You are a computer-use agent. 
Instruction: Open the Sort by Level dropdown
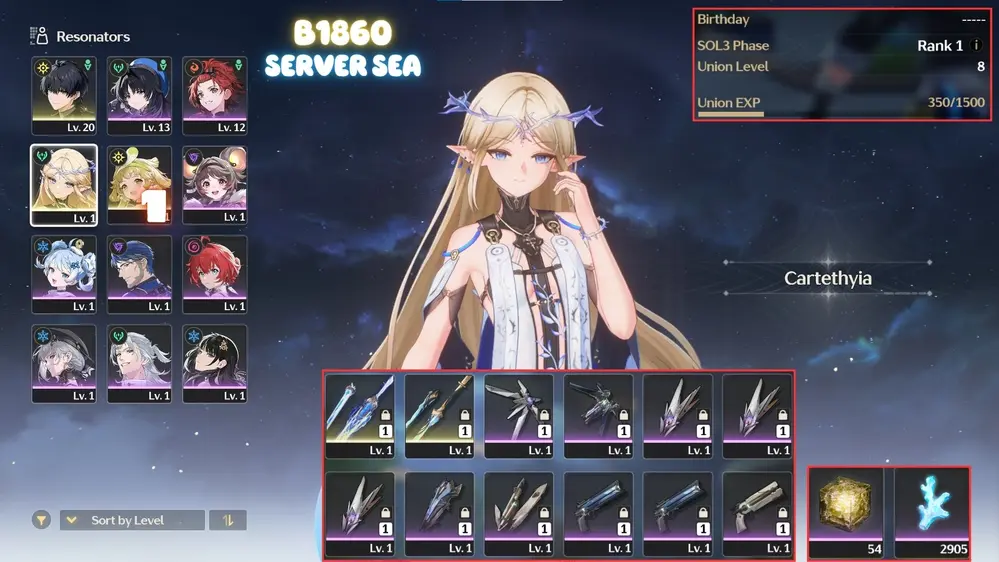tap(132, 520)
